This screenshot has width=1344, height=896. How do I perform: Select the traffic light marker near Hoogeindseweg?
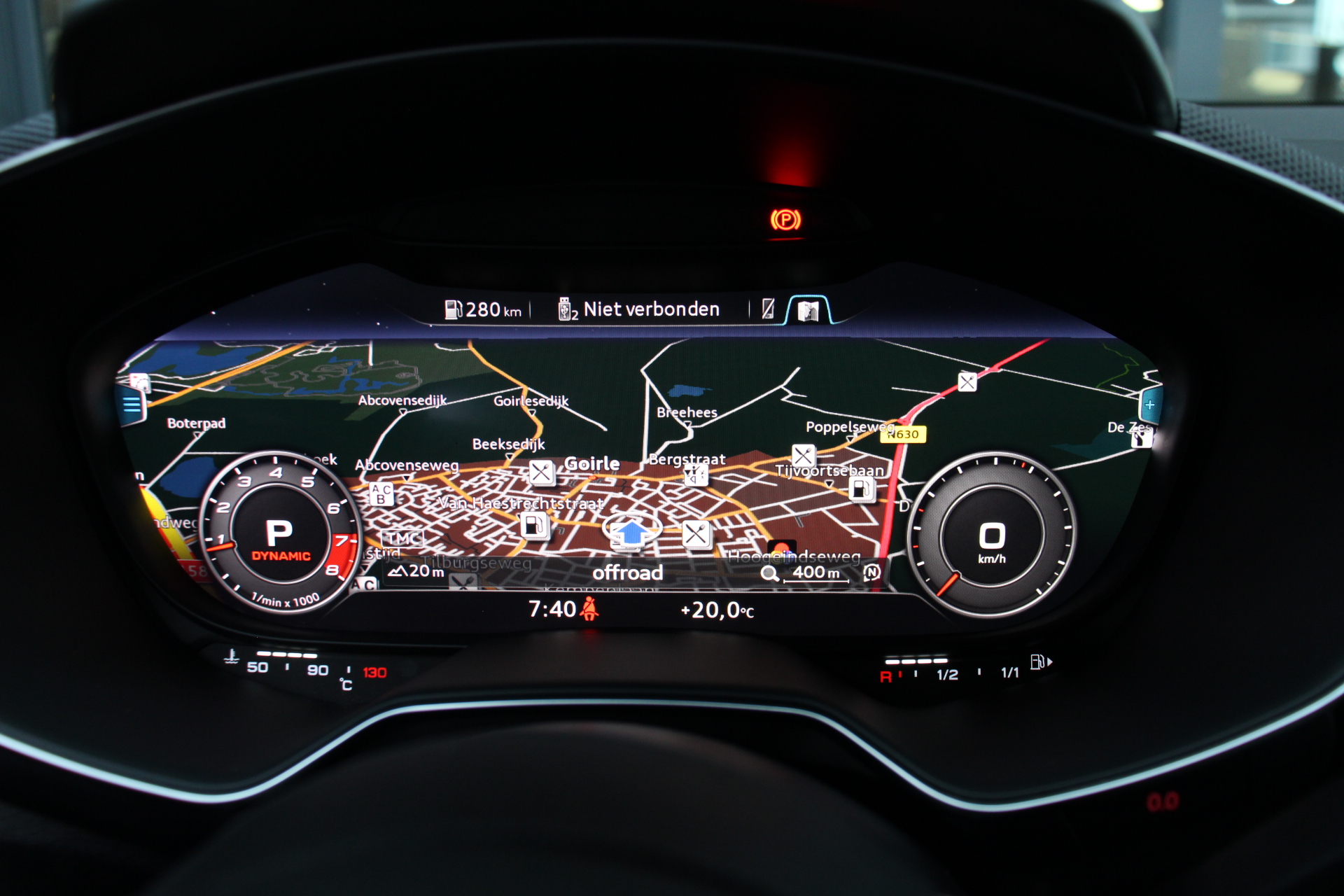coord(781,548)
